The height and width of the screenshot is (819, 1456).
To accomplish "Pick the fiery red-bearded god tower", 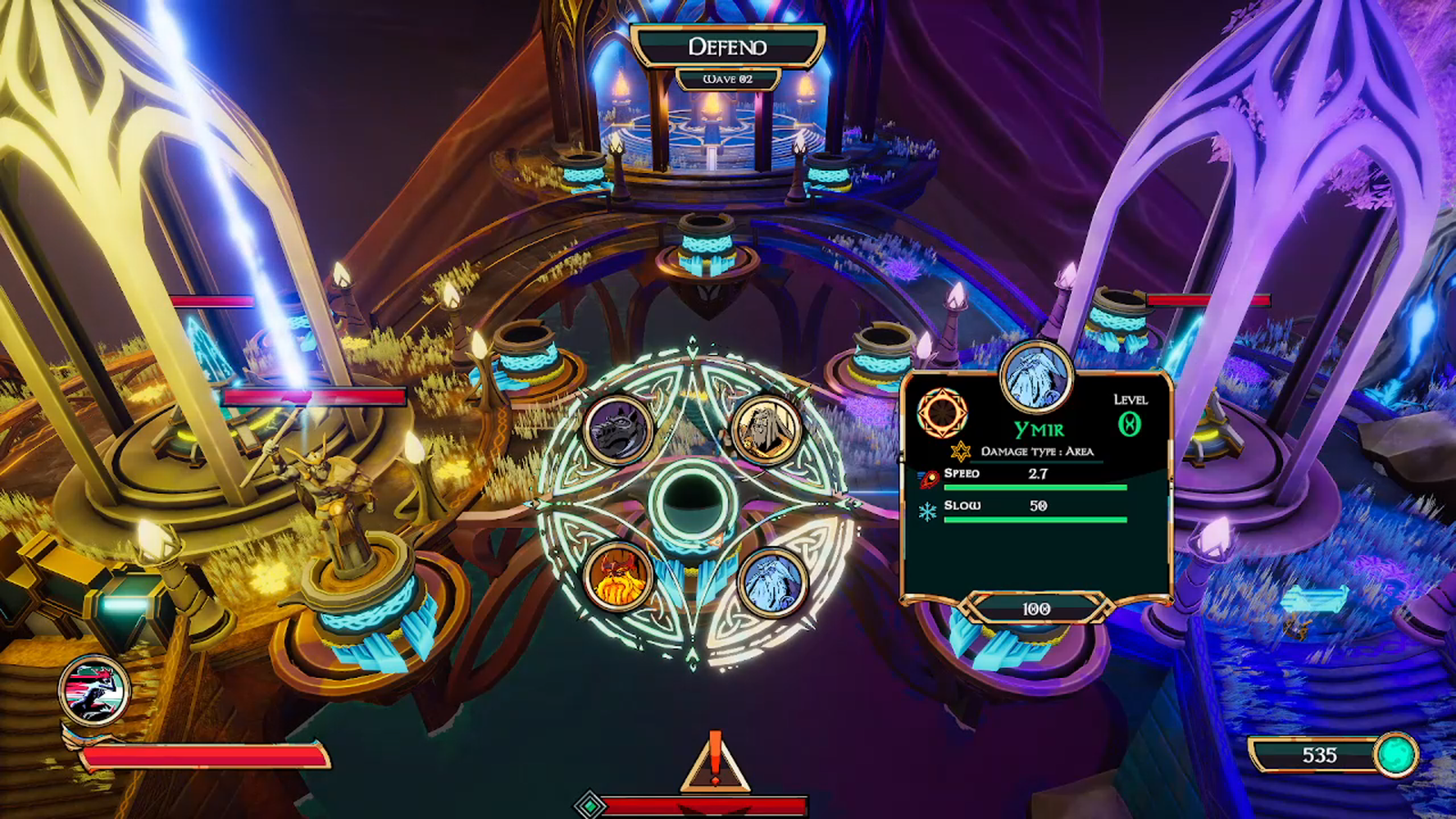I will point(618,577).
